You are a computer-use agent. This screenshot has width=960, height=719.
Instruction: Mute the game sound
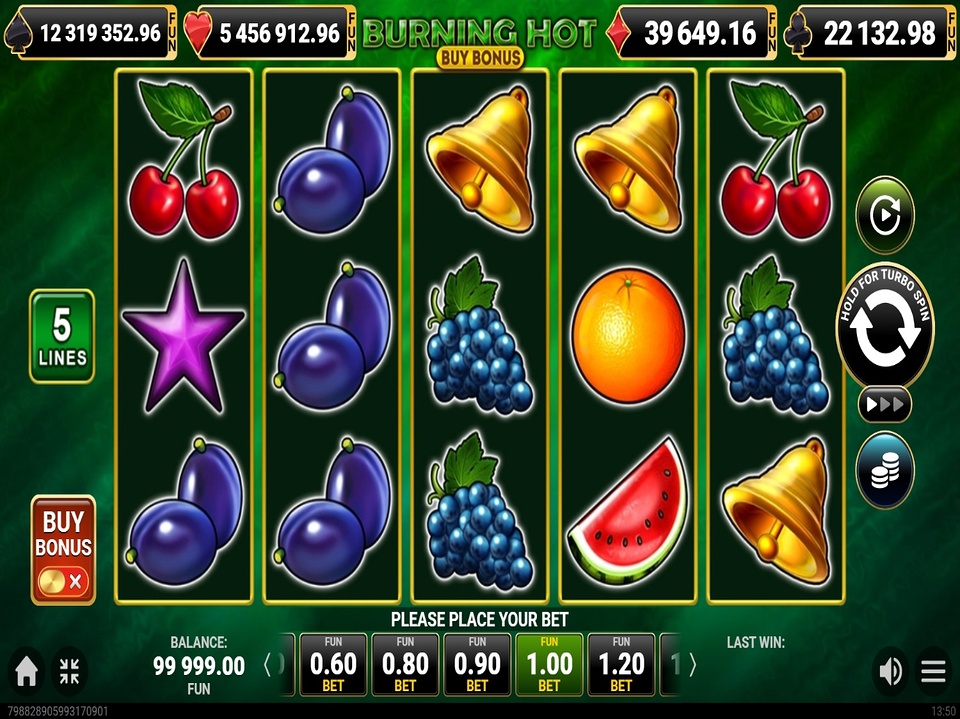pos(889,672)
